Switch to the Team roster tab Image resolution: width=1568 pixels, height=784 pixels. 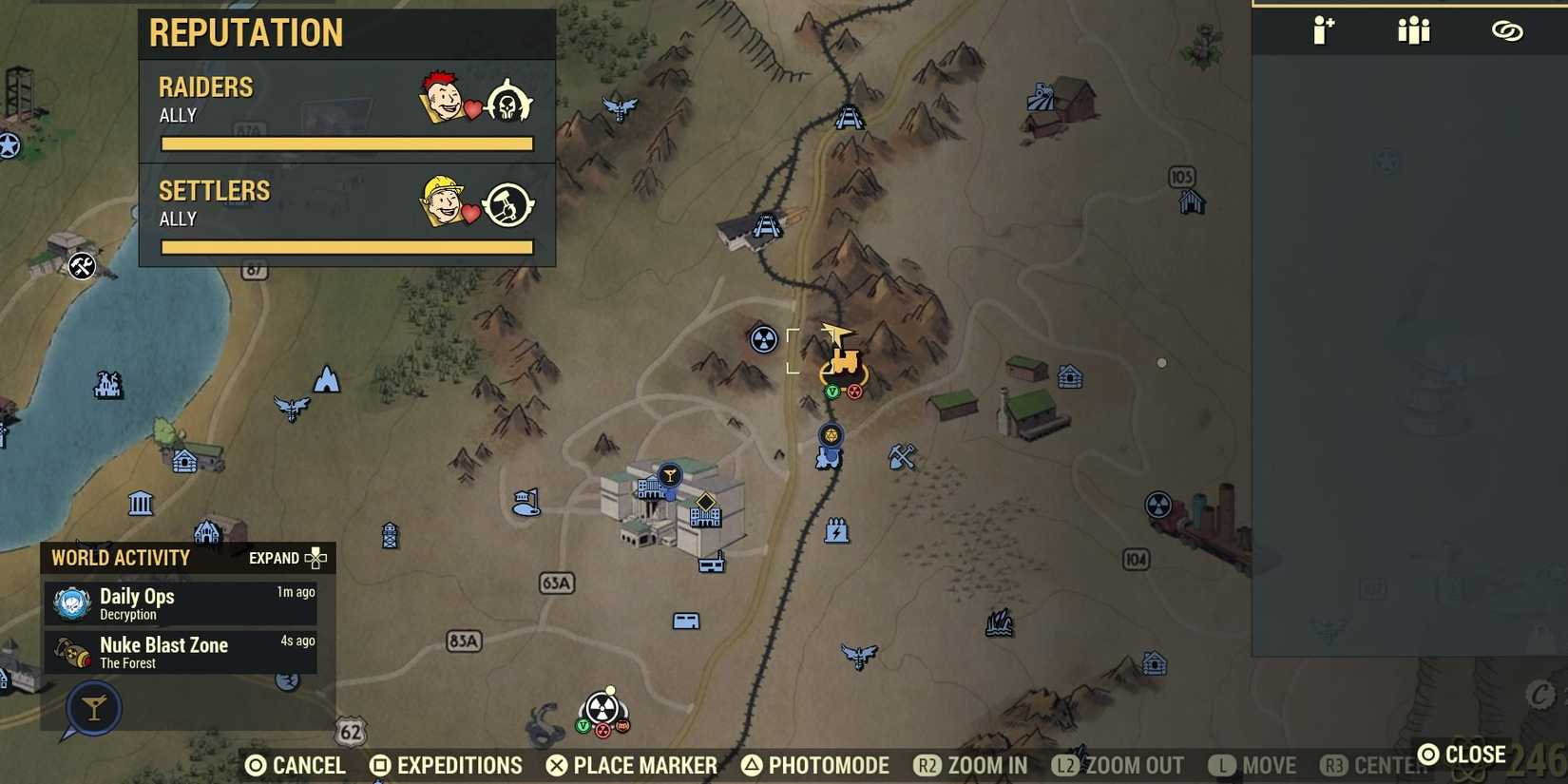[1413, 29]
